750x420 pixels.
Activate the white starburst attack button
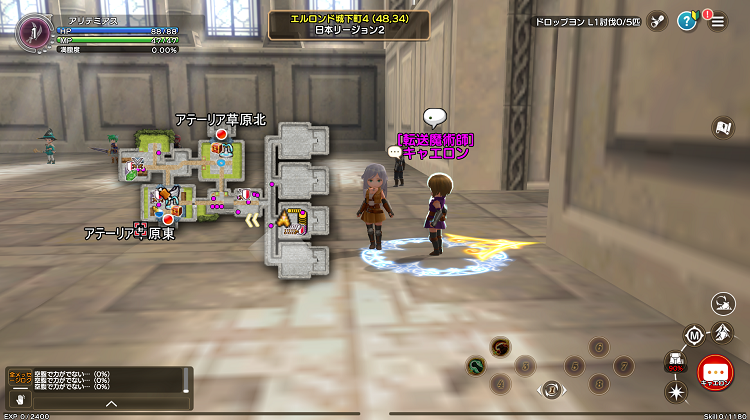point(675,391)
